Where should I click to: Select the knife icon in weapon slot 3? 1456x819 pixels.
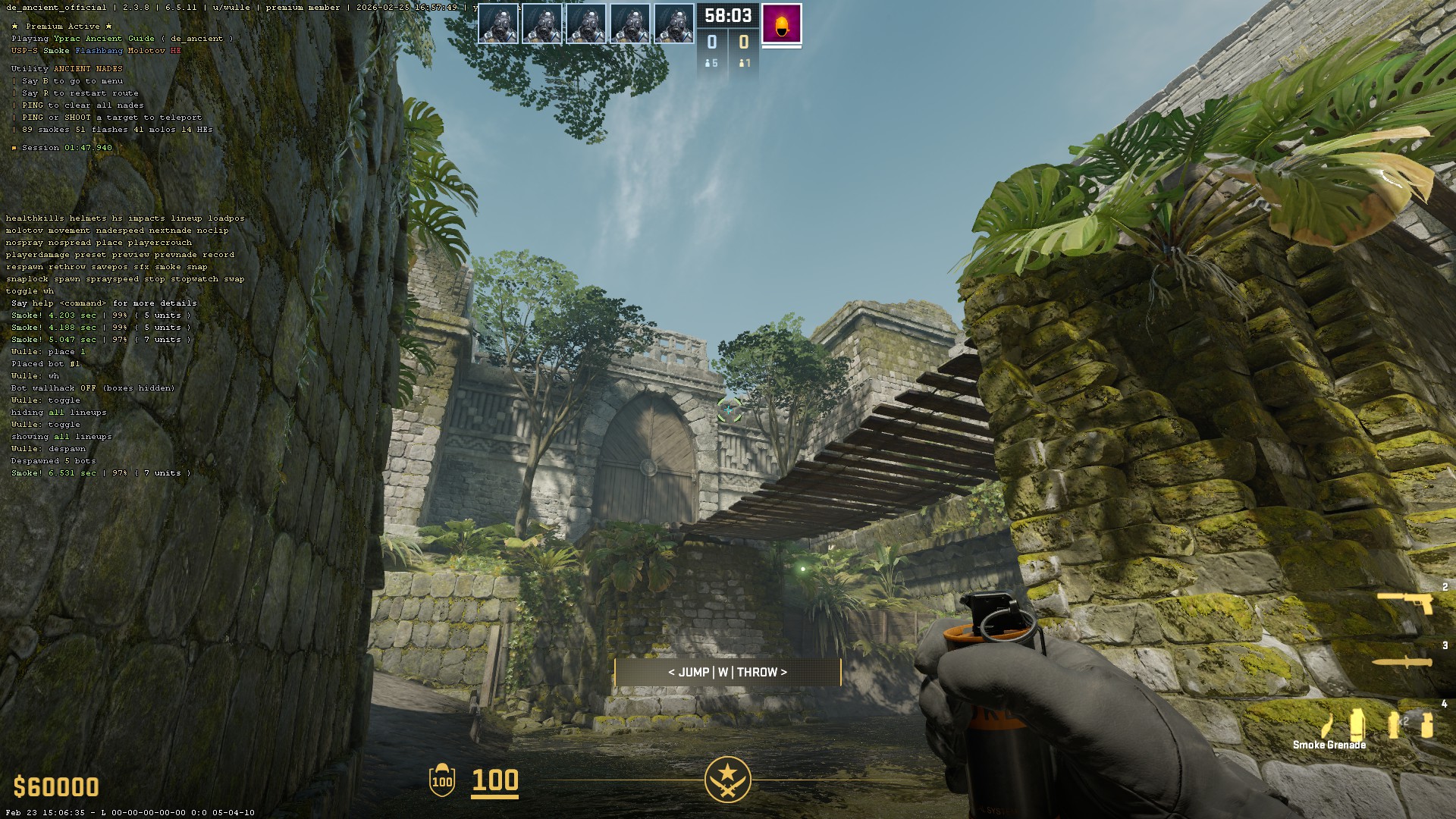1402,661
